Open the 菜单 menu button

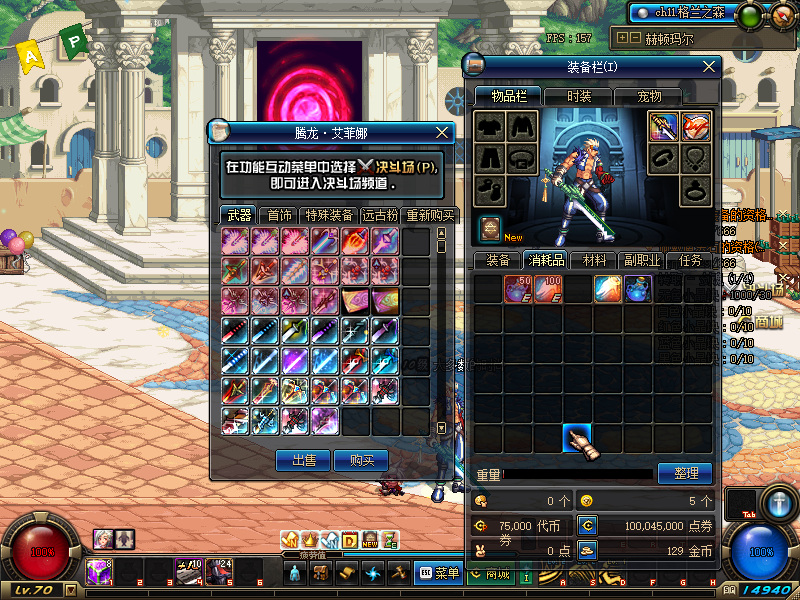pos(438,573)
